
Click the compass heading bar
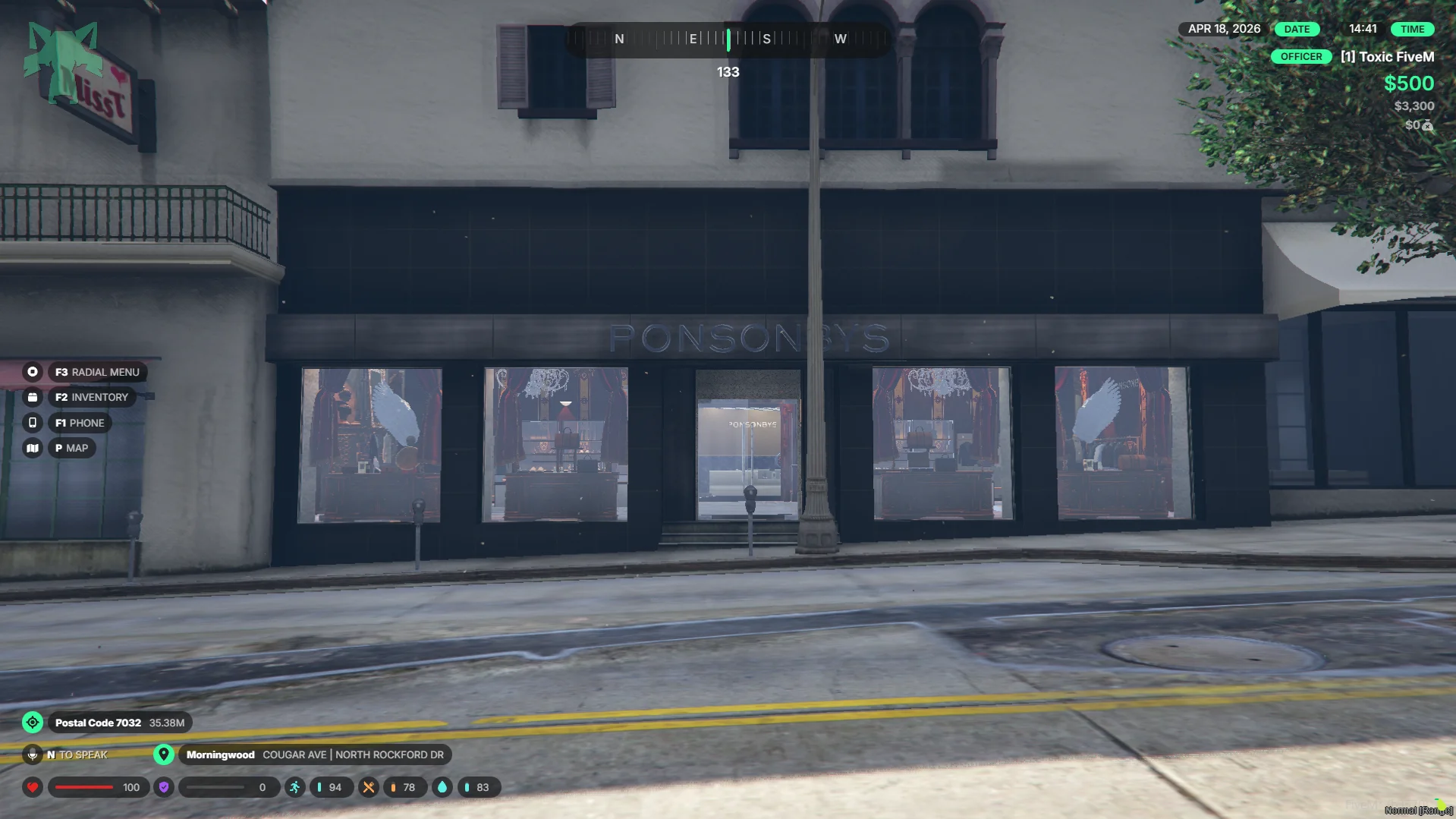click(728, 39)
